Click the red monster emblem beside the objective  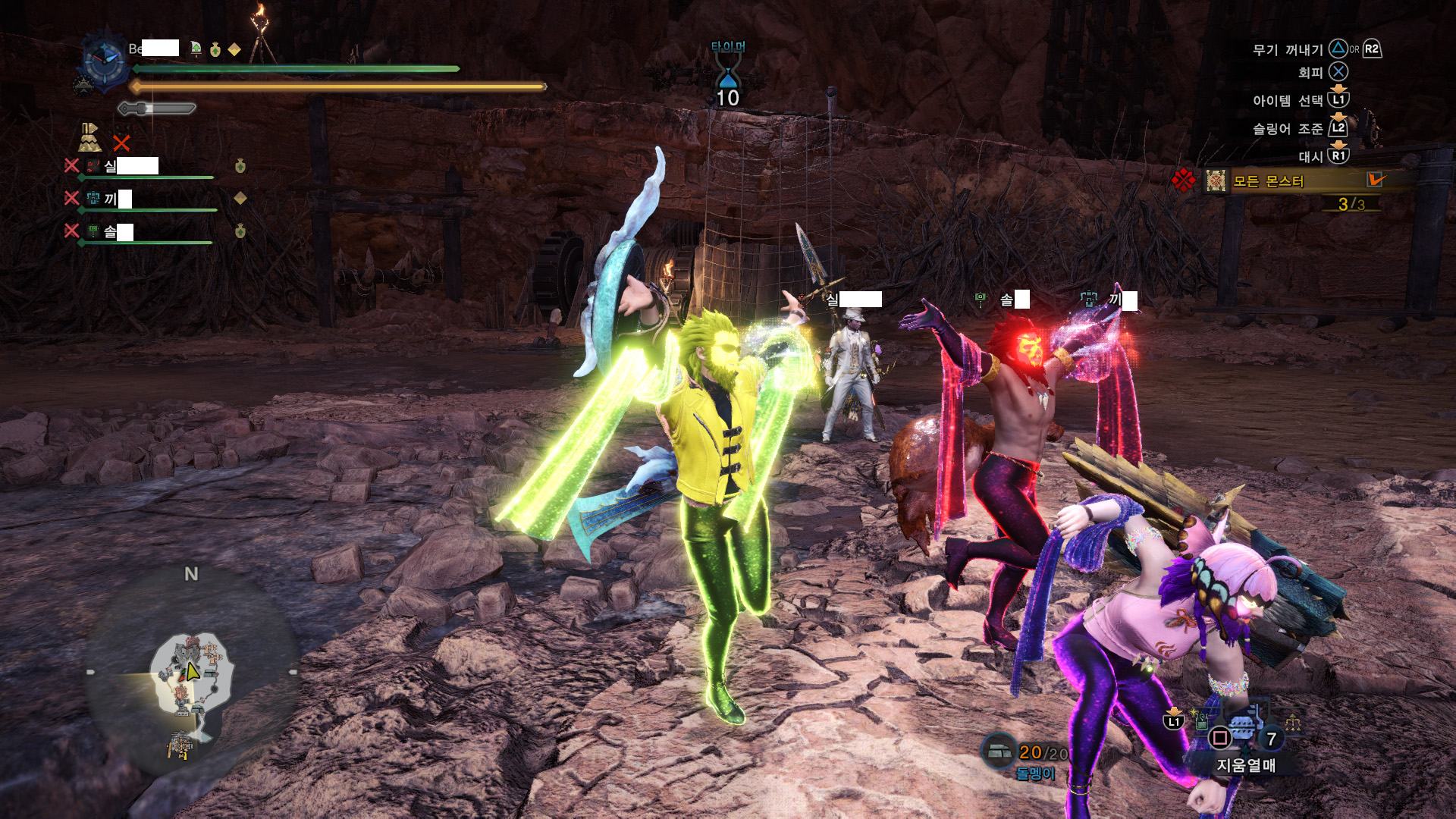(1183, 180)
